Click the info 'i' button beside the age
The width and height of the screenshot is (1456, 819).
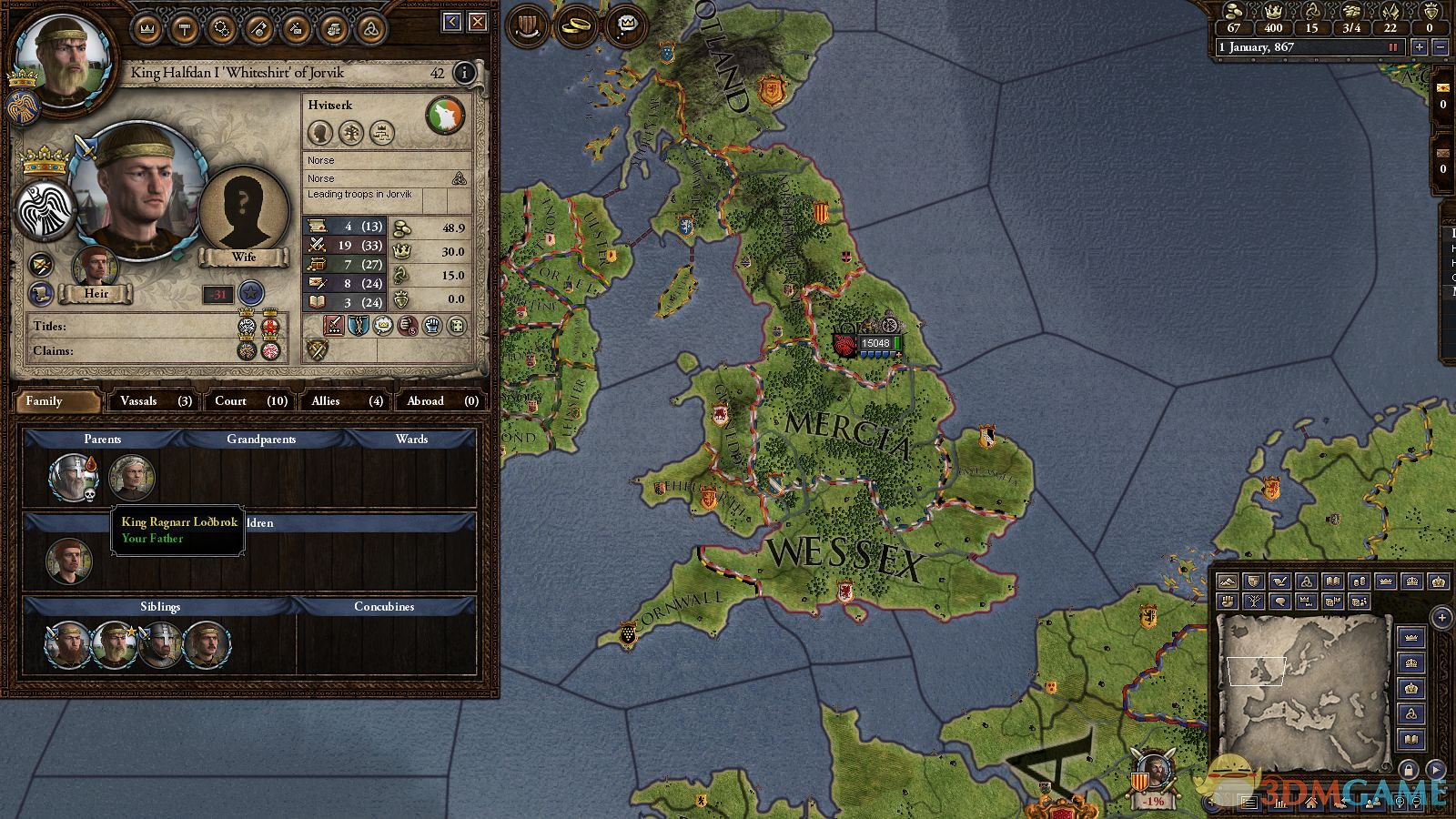[464, 73]
